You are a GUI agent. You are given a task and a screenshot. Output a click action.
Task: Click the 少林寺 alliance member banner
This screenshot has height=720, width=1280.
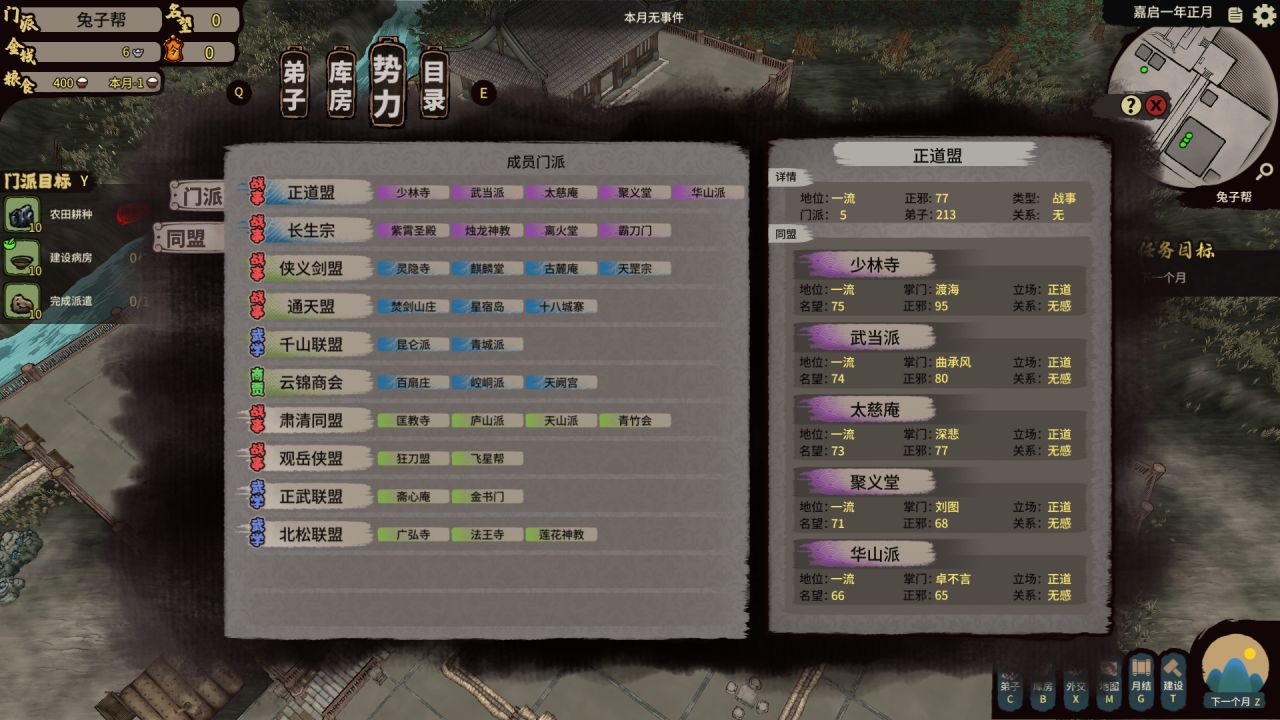pos(864,263)
